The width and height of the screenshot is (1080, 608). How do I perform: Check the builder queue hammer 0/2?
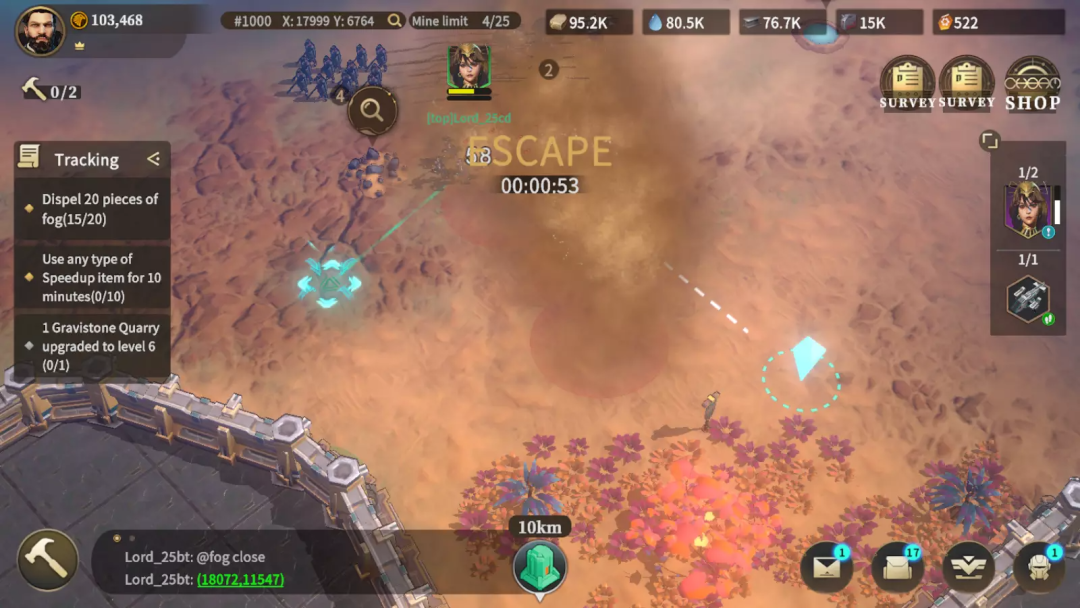tap(50, 91)
